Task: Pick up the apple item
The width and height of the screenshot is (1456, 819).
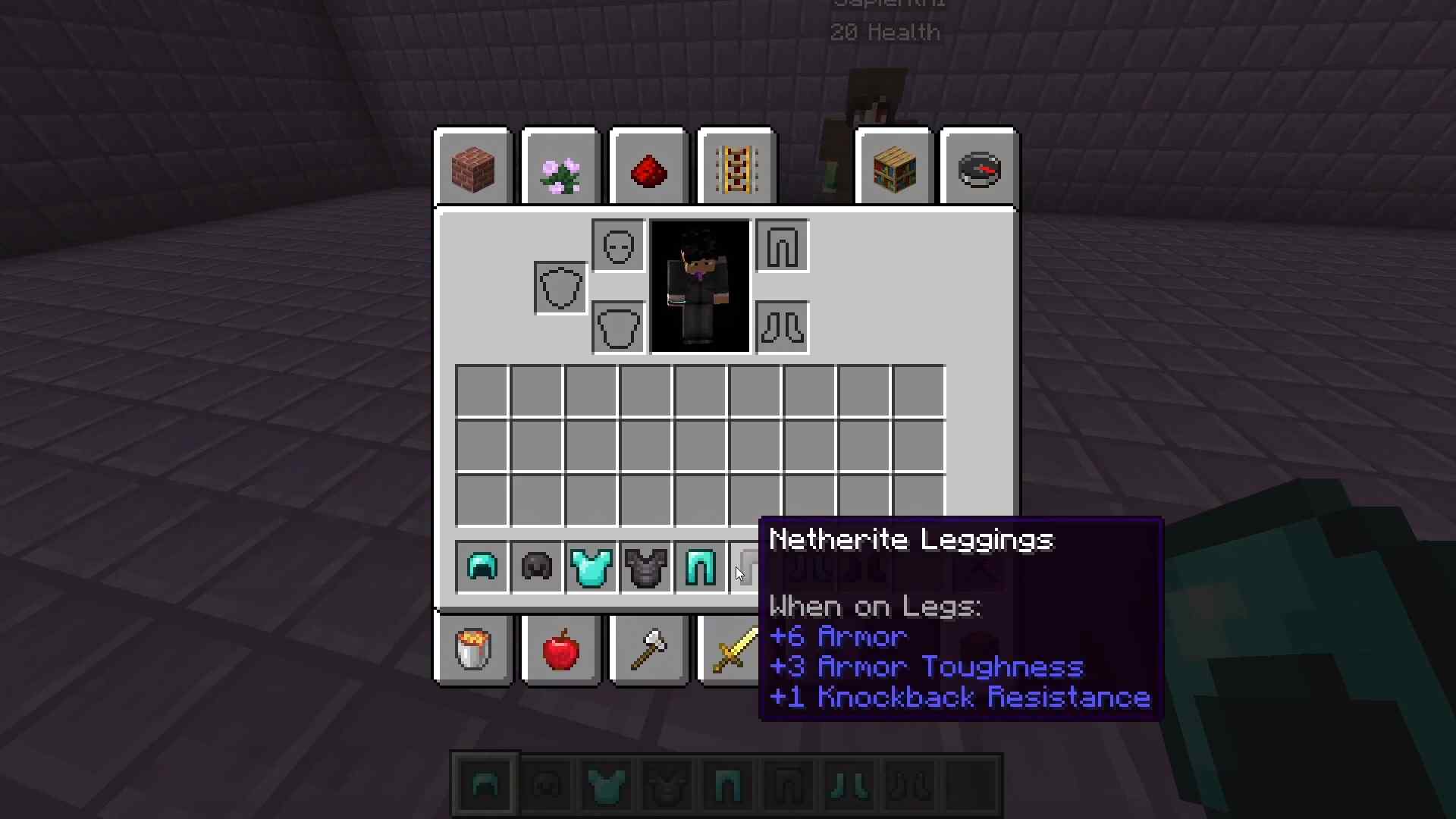Action: (x=560, y=651)
